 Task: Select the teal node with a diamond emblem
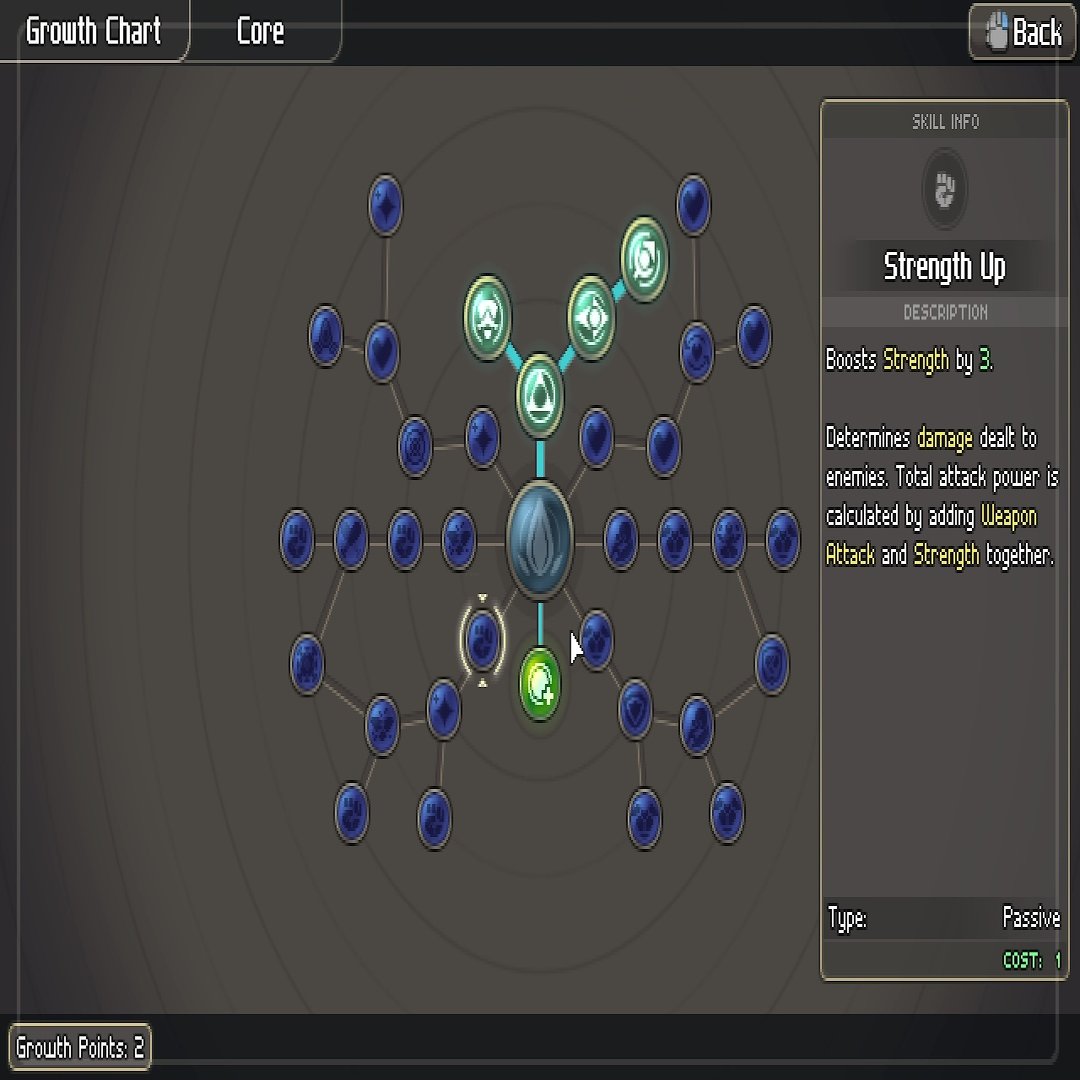point(592,316)
